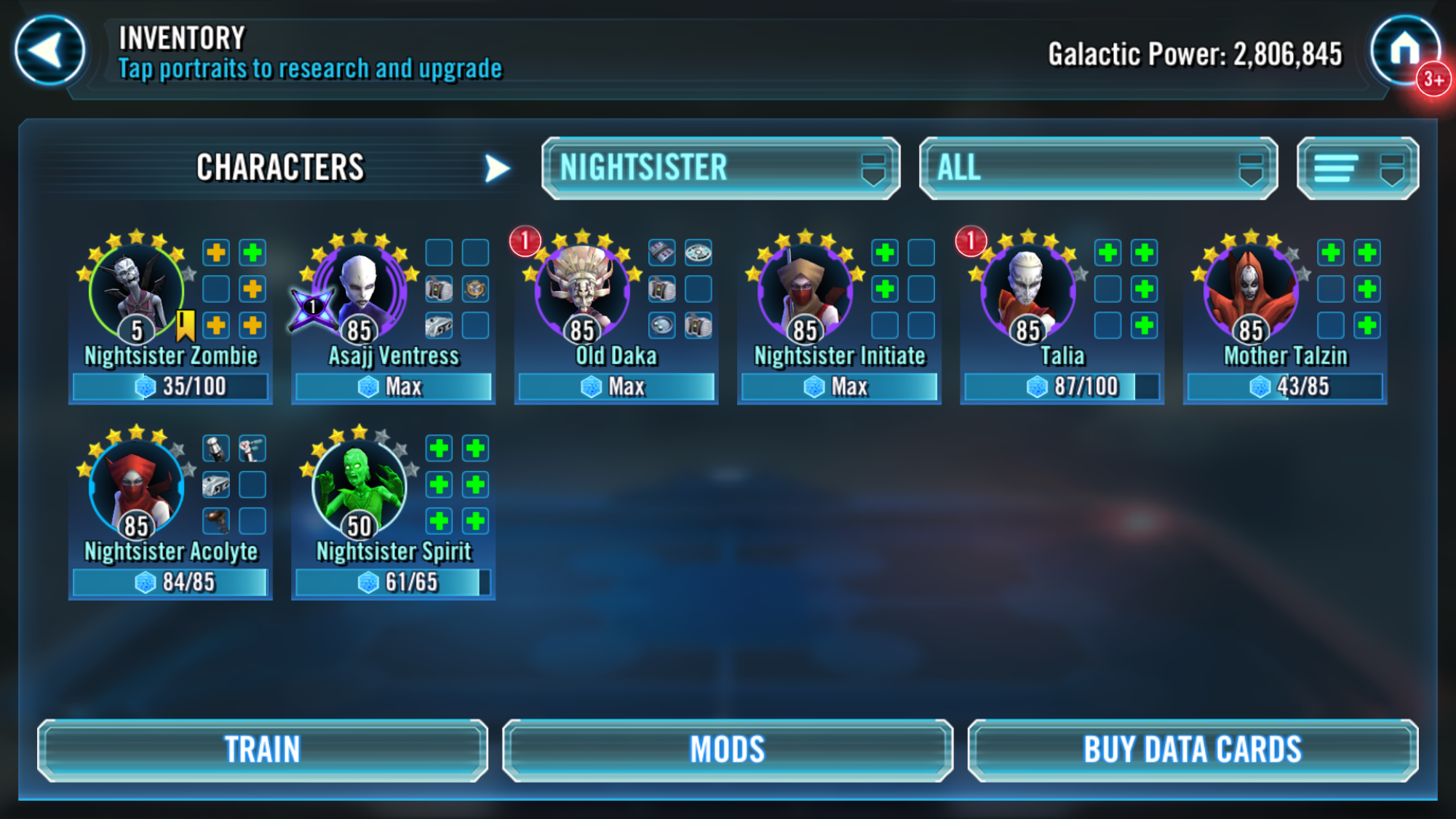Open the sort options dropdown
Image resolution: width=1456 pixels, height=819 pixels.
pos(1356,167)
